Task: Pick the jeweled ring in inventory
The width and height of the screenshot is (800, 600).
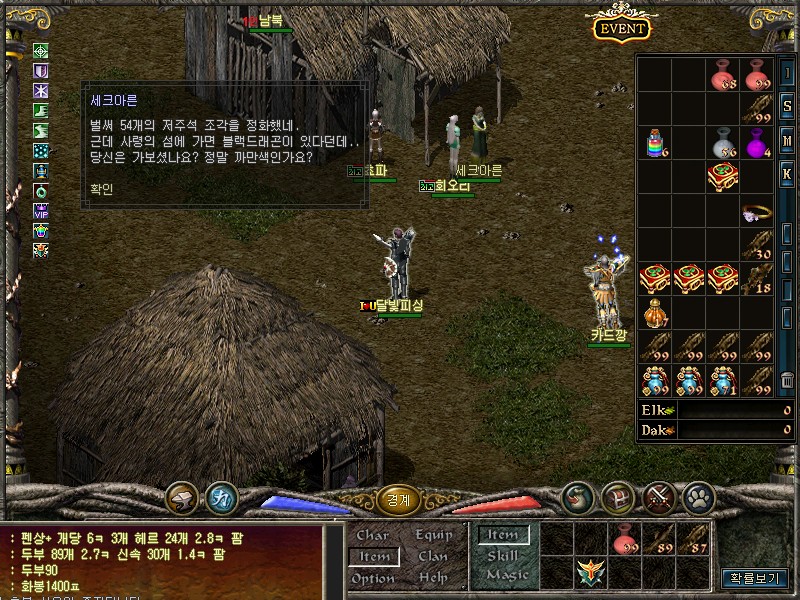Action: (x=756, y=213)
